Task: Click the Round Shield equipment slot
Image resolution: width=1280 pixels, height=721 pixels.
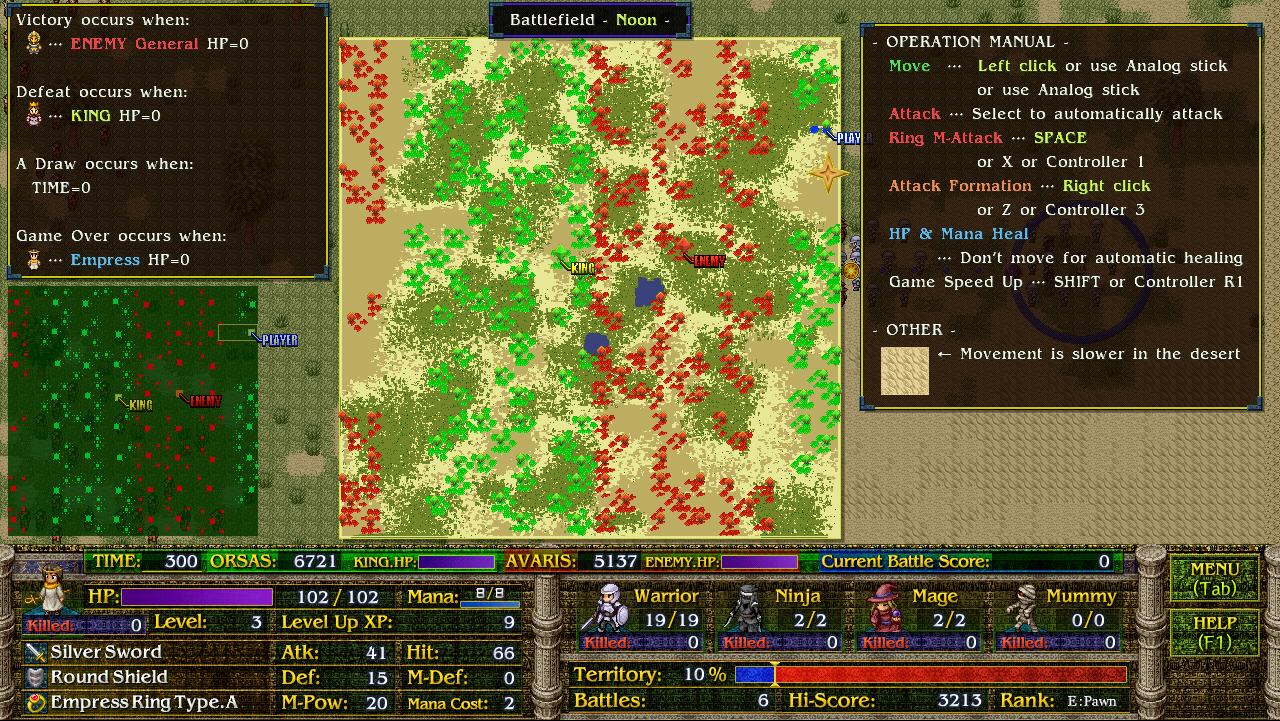Action: [x=108, y=677]
